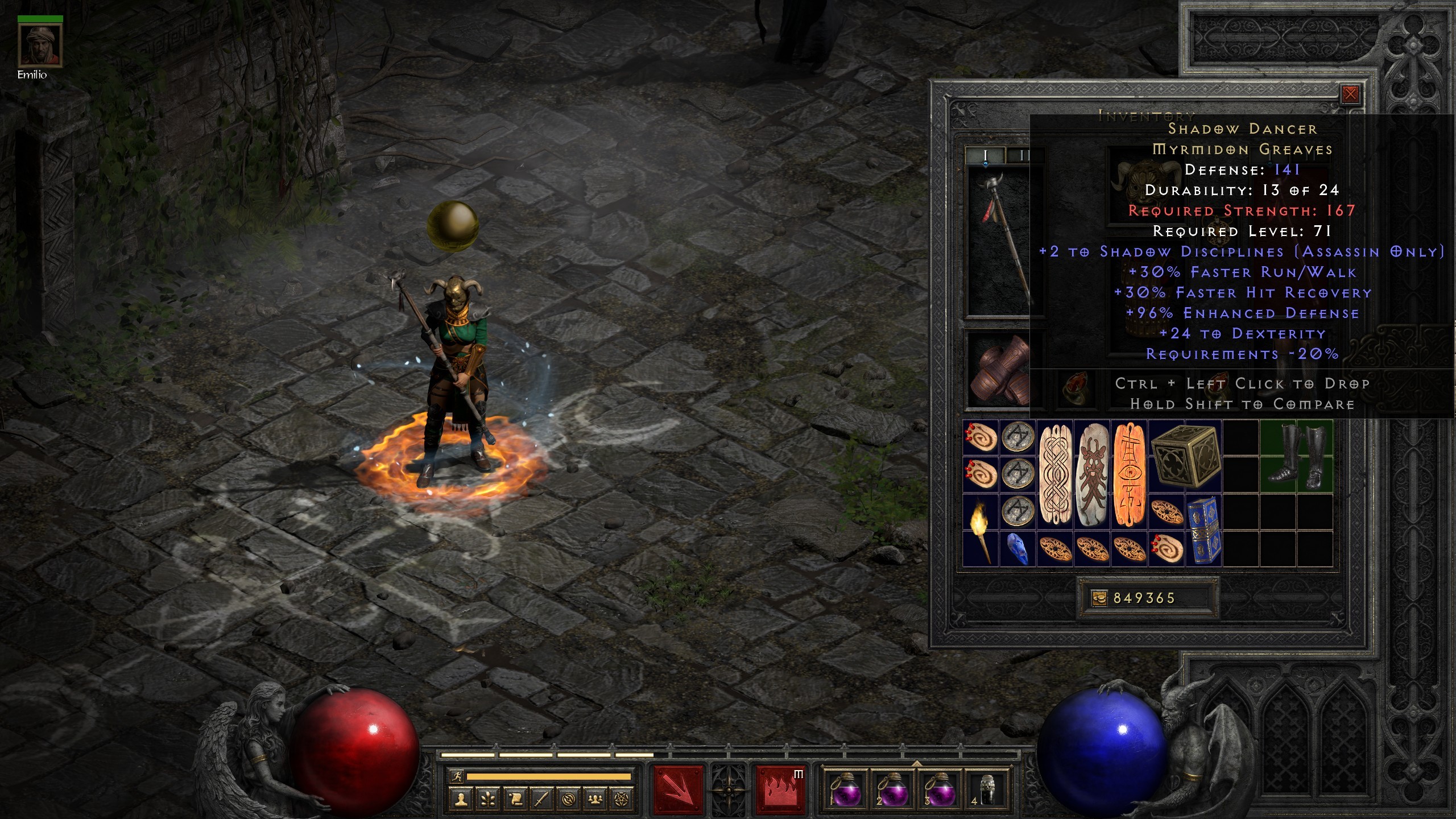1456x819 pixels.
Task: Select weapon swap tab I
Action: tap(986, 155)
